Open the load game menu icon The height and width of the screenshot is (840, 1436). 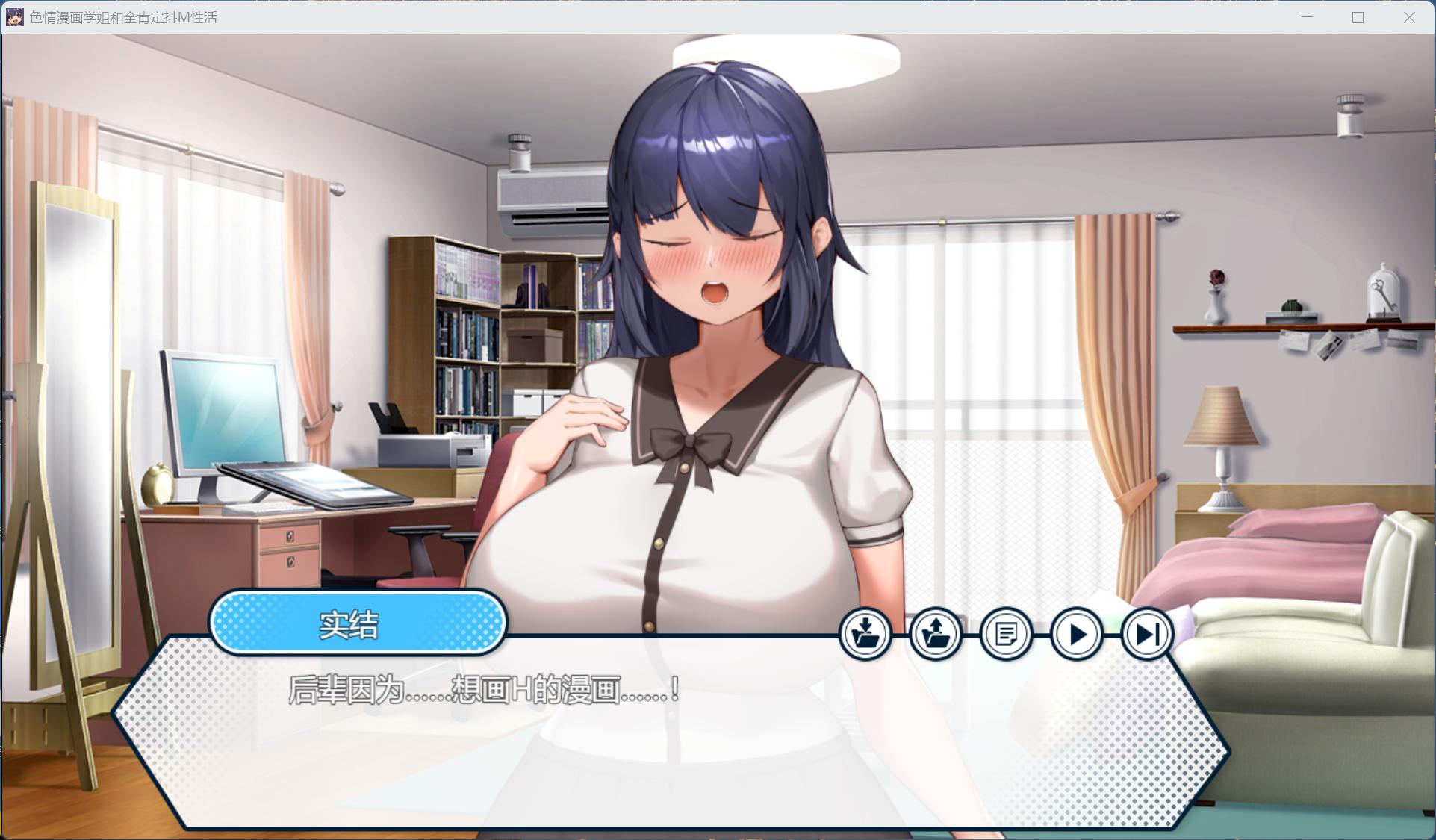click(935, 635)
